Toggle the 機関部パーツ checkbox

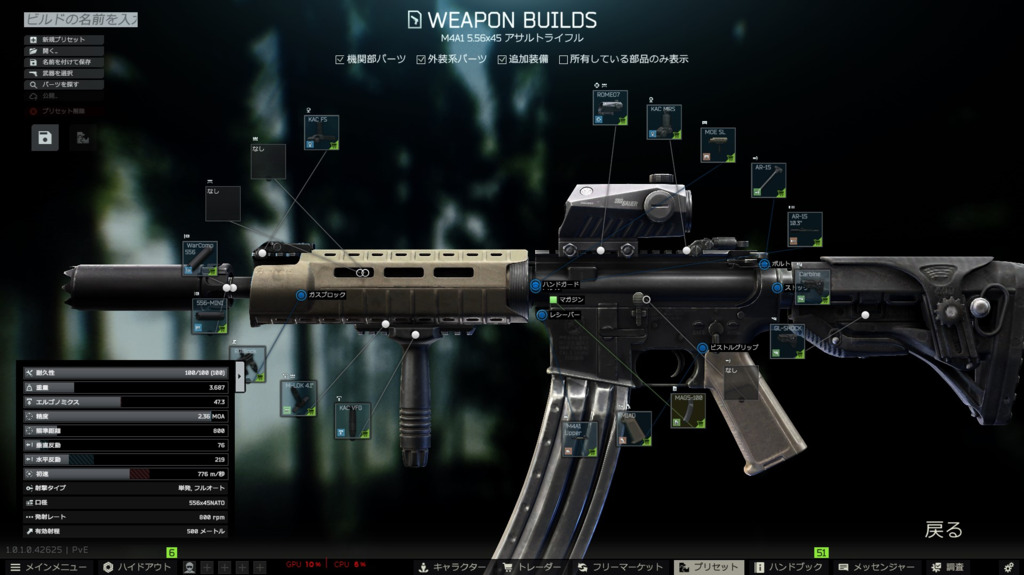pyautogui.click(x=340, y=60)
